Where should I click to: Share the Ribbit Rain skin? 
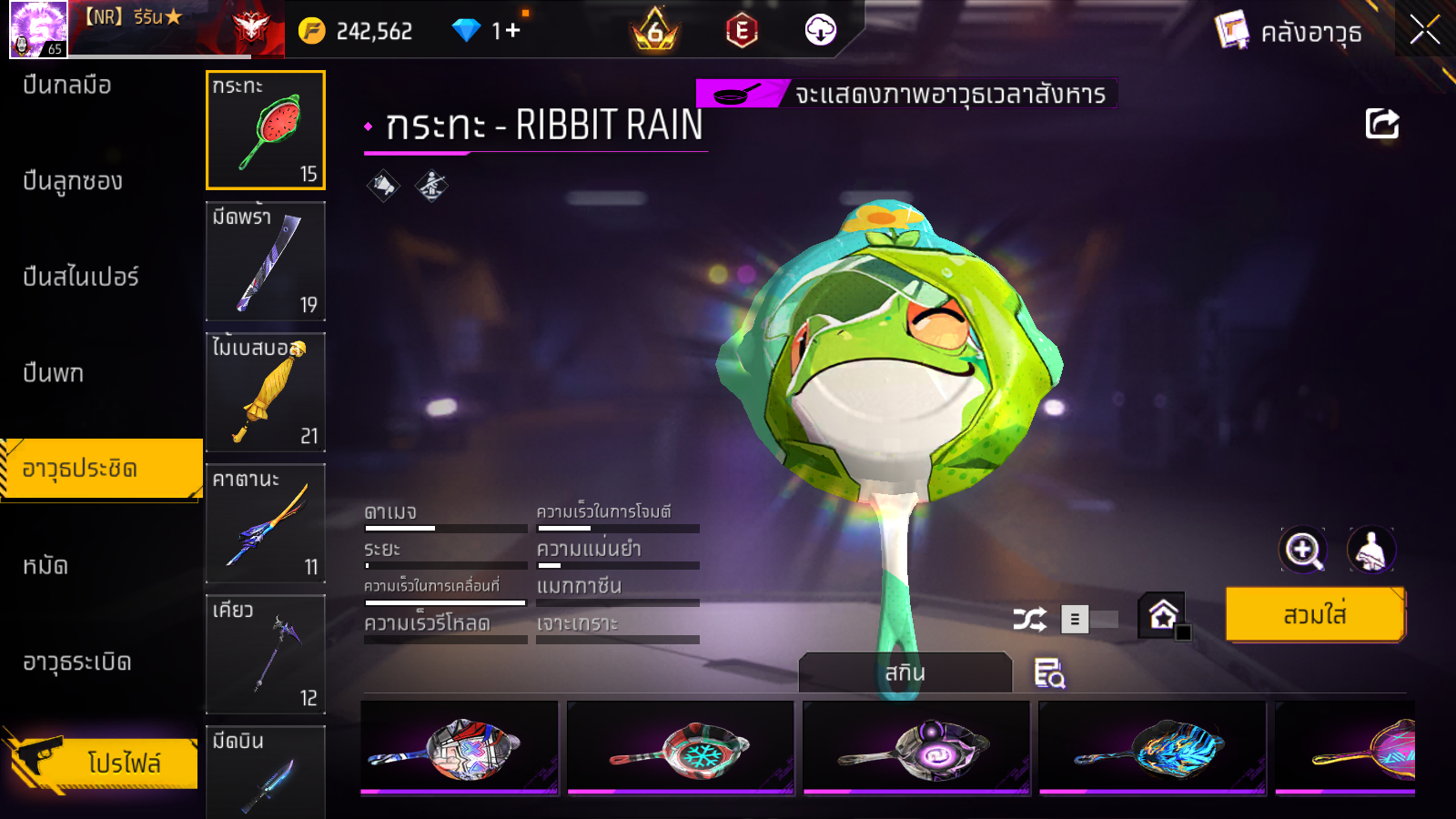pos(1381,124)
